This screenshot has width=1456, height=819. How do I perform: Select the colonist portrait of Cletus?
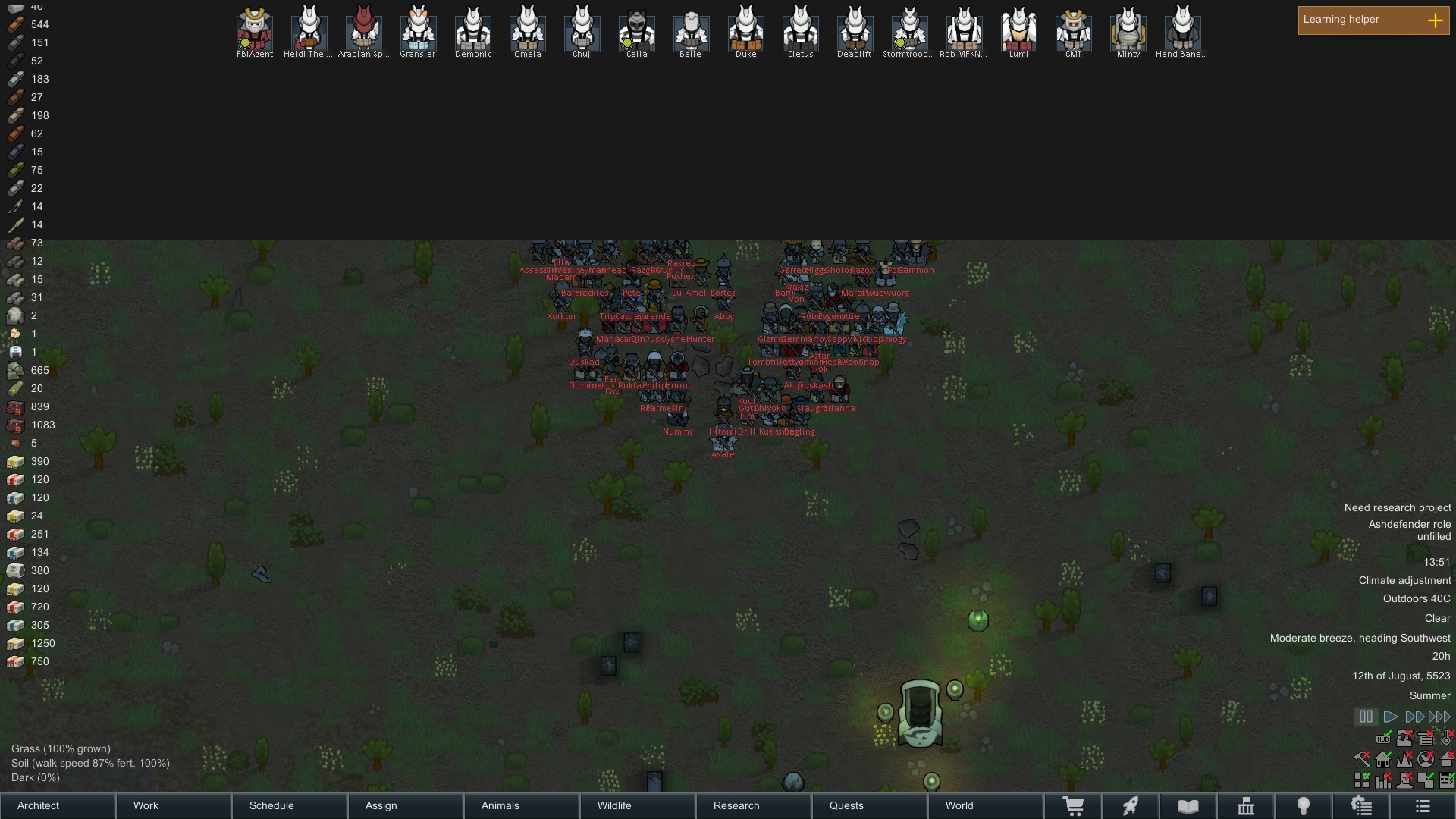point(801,30)
